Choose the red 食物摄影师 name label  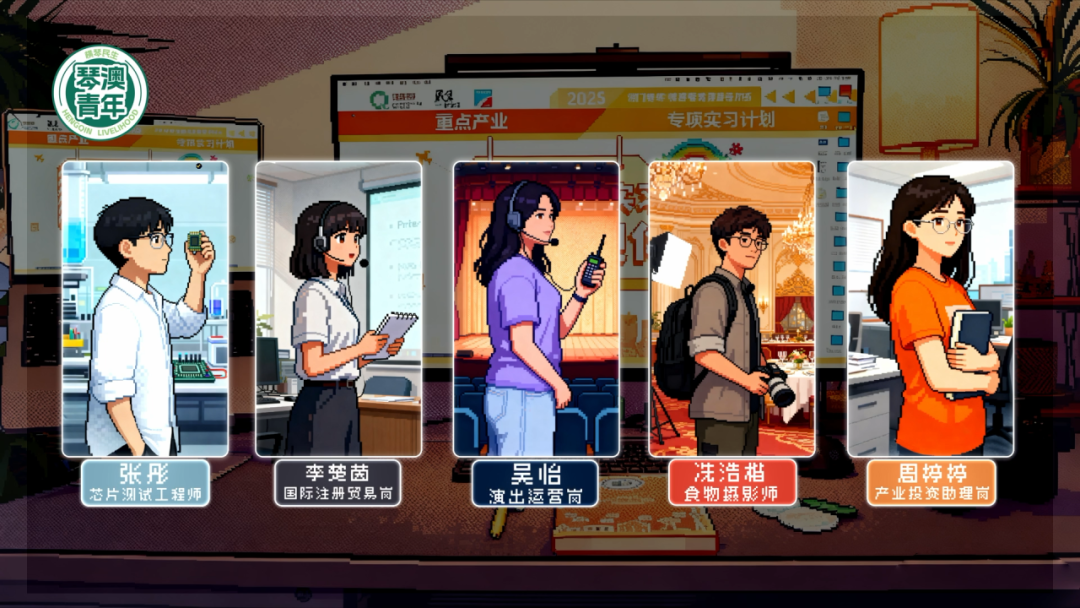click(731, 482)
